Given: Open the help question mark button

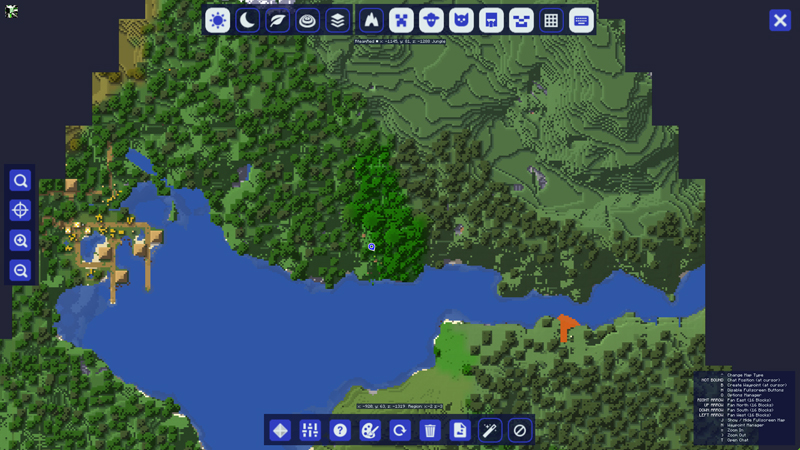Looking at the screenshot, I should coord(340,430).
